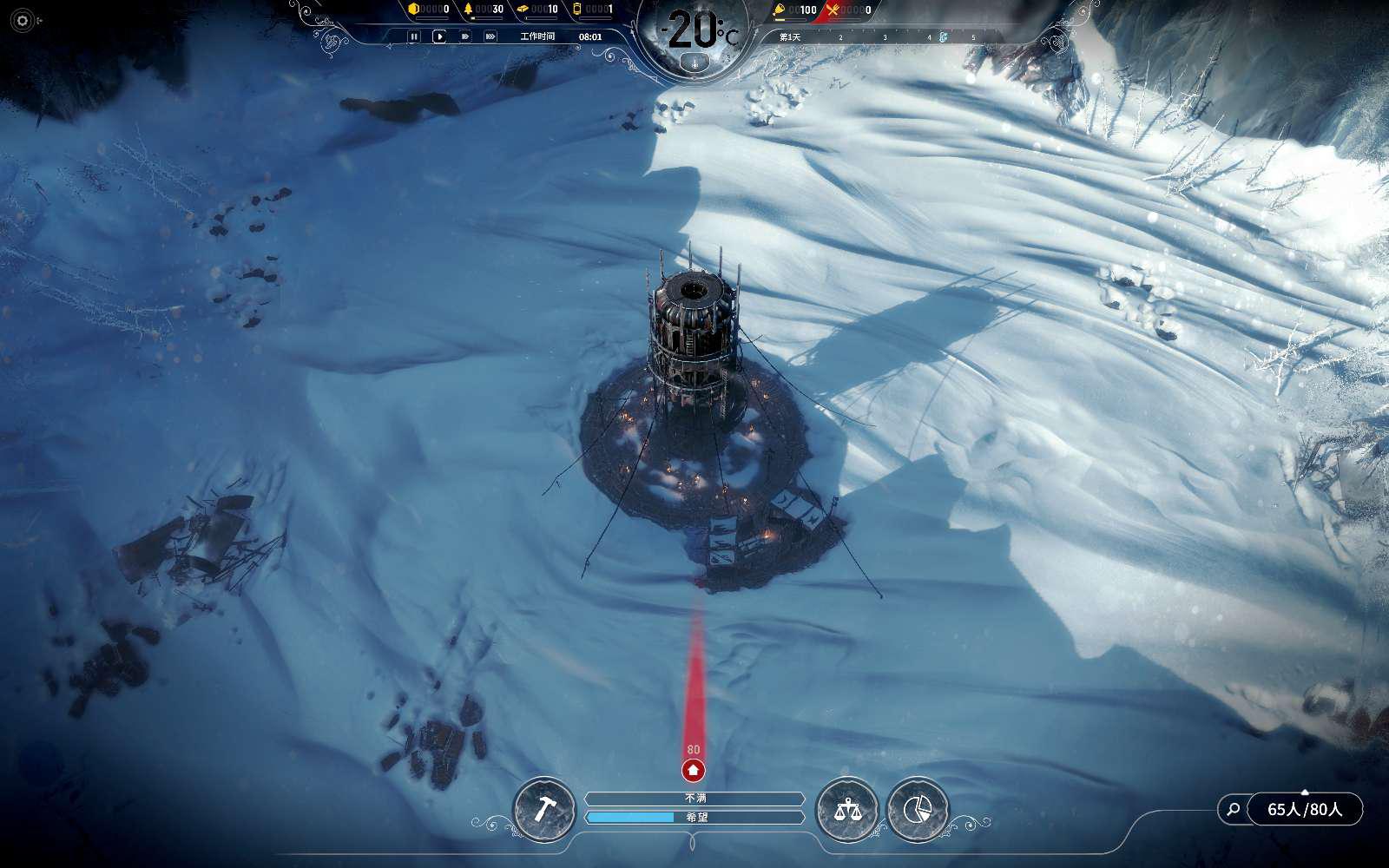
Task: Click the magnifier beside the population count
Action: click(x=1232, y=810)
